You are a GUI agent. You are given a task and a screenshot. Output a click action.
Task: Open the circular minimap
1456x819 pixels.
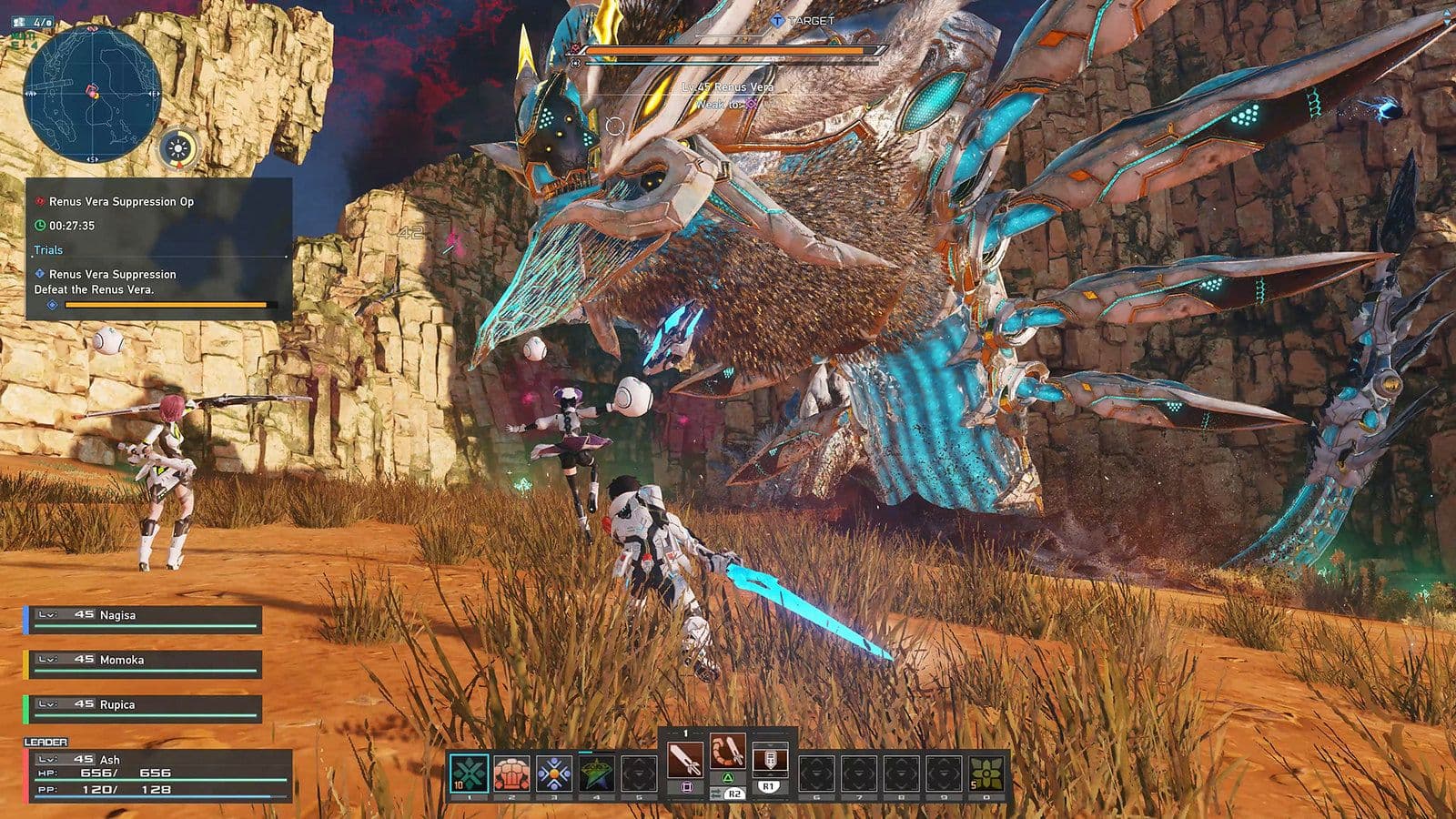[x=92, y=94]
